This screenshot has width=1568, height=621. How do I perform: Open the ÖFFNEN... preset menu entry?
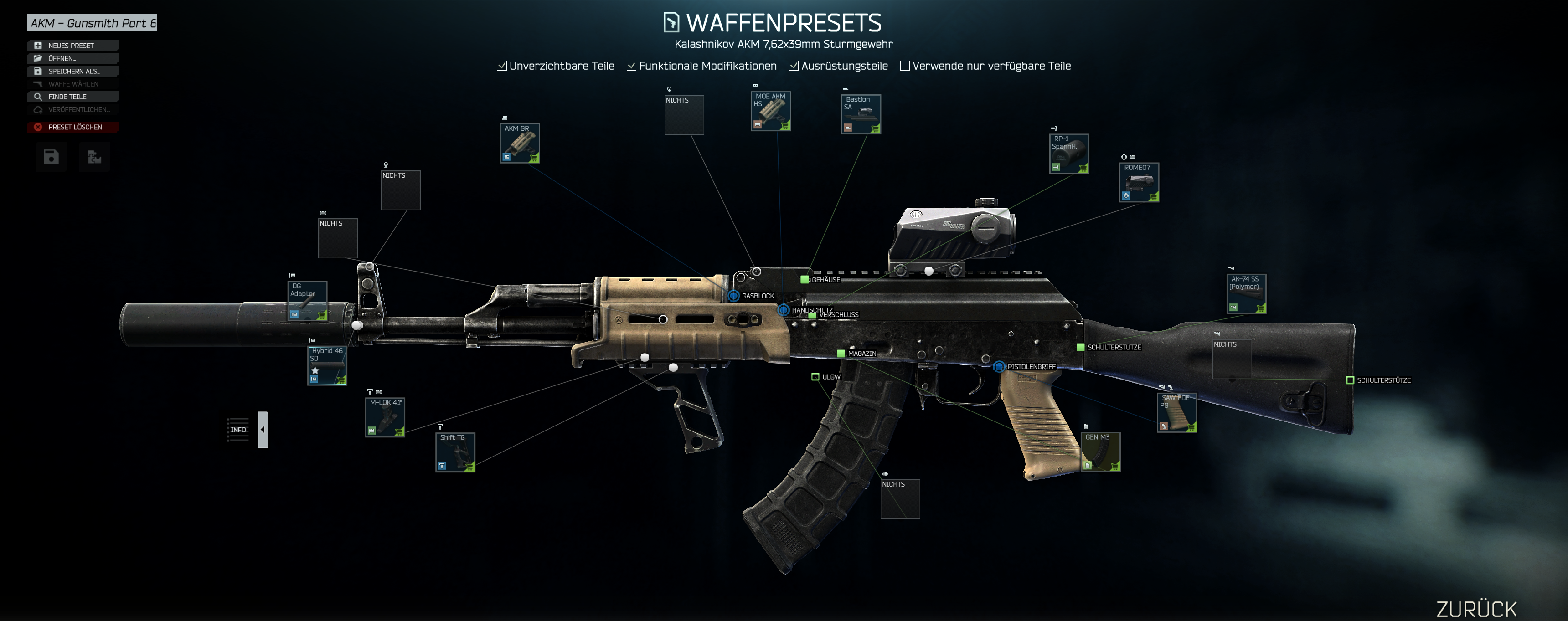click(x=72, y=58)
